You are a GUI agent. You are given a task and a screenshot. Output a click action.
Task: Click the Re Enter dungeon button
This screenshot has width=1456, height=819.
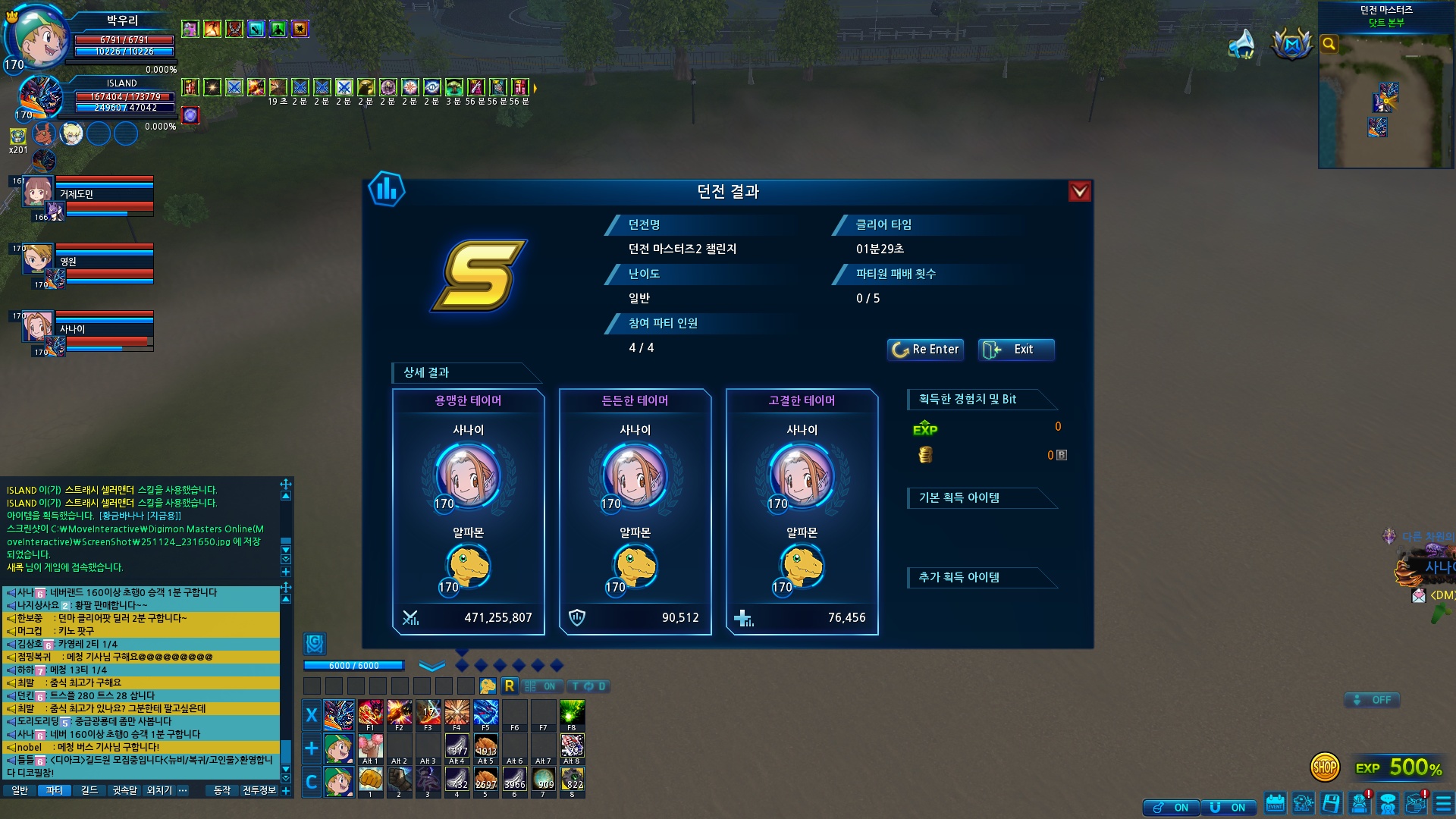(925, 350)
